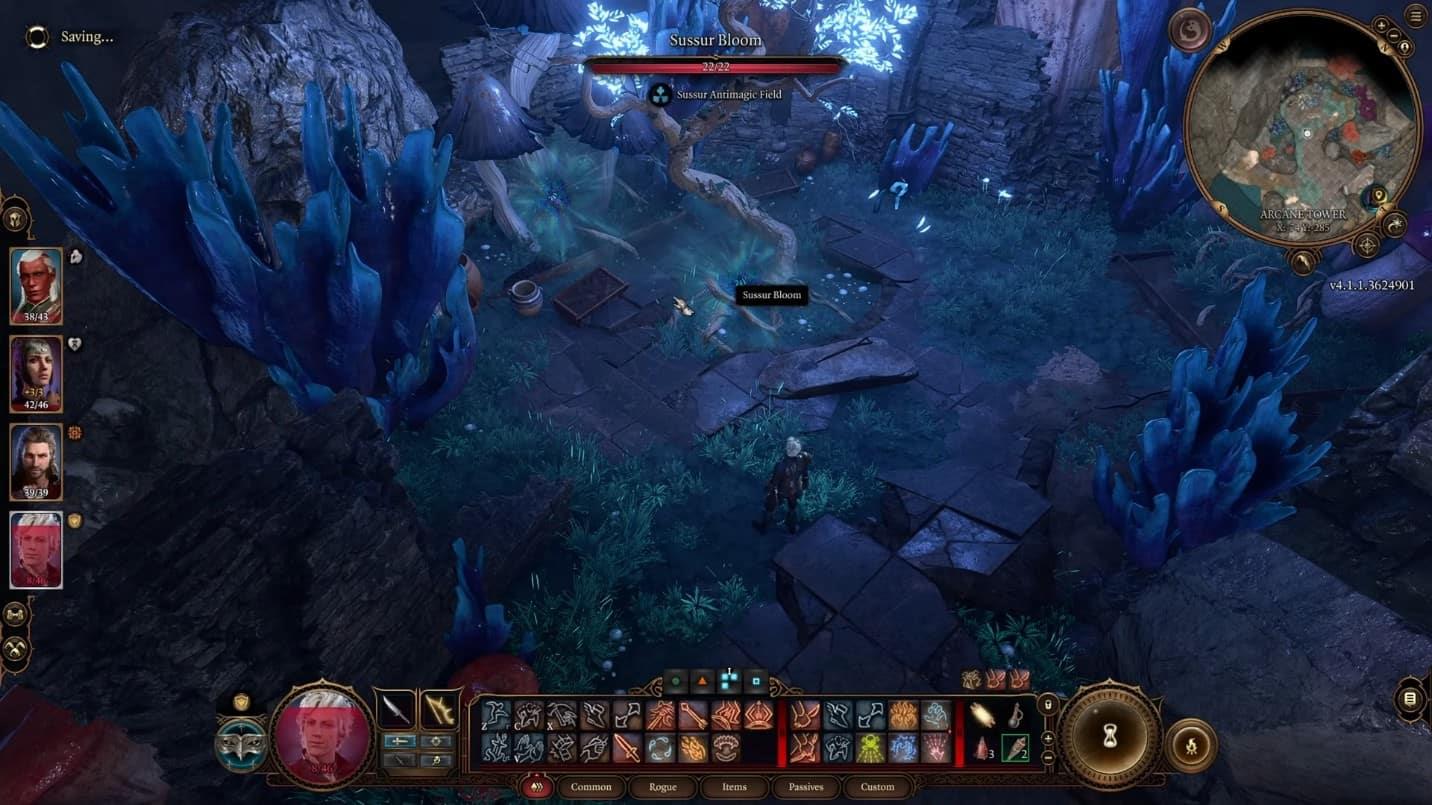
Task: Open the hamburger game menu
Action: coord(1415,16)
